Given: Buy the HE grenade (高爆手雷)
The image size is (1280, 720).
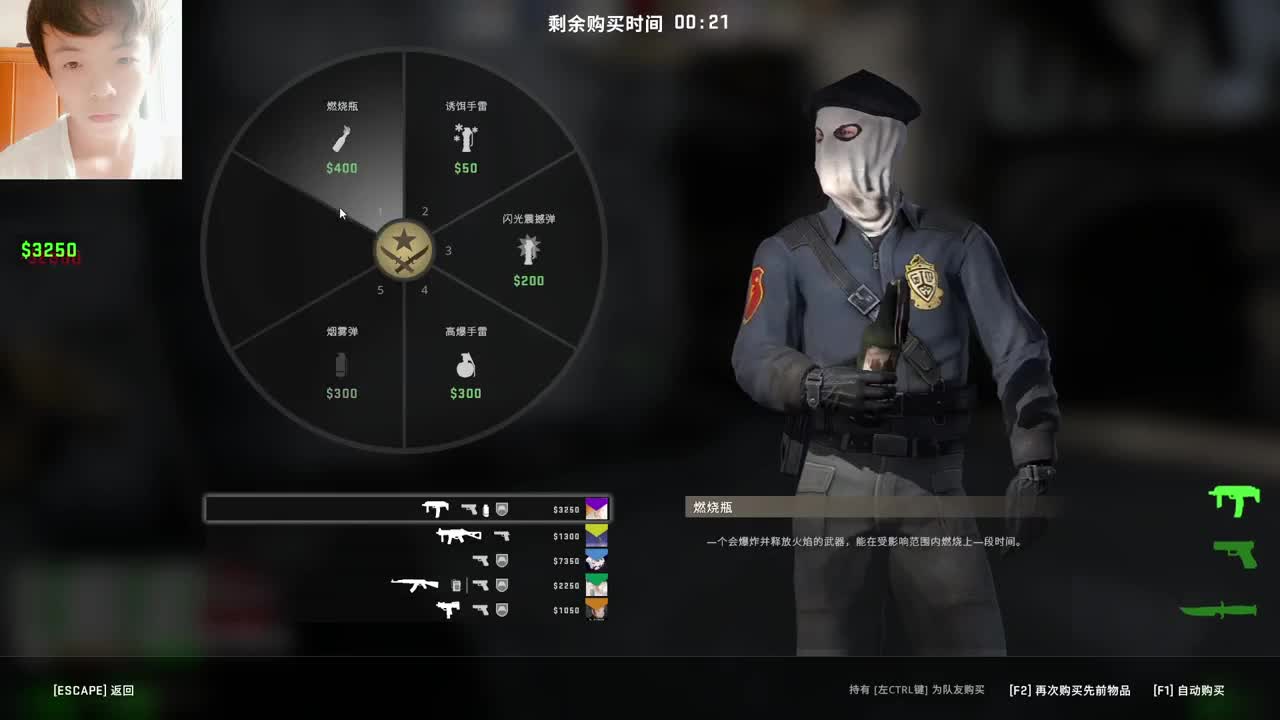Looking at the screenshot, I should pyautogui.click(x=465, y=363).
